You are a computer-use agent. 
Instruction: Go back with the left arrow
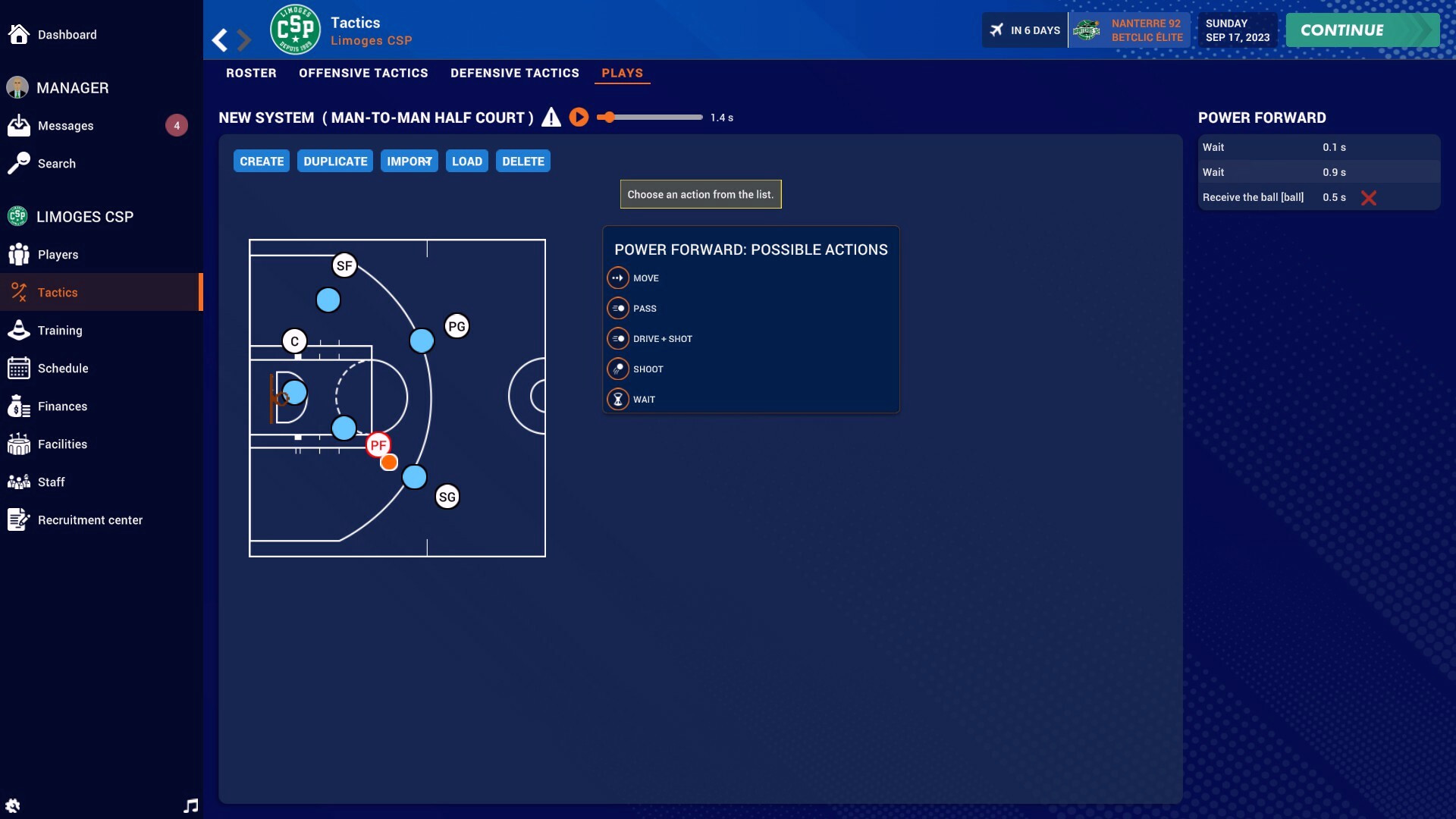coord(220,40)
